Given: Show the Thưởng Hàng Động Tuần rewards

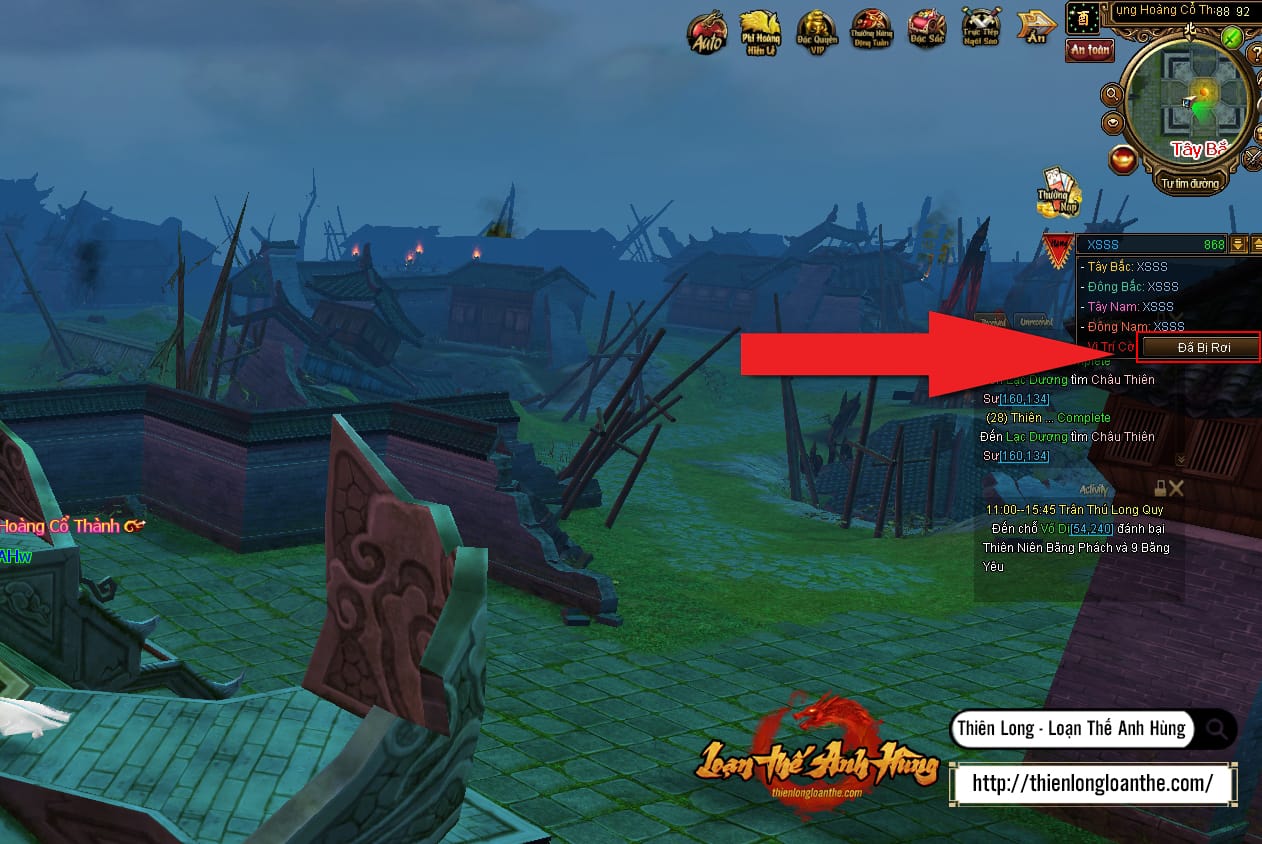Looking at the screenshot, I should 871,32.
